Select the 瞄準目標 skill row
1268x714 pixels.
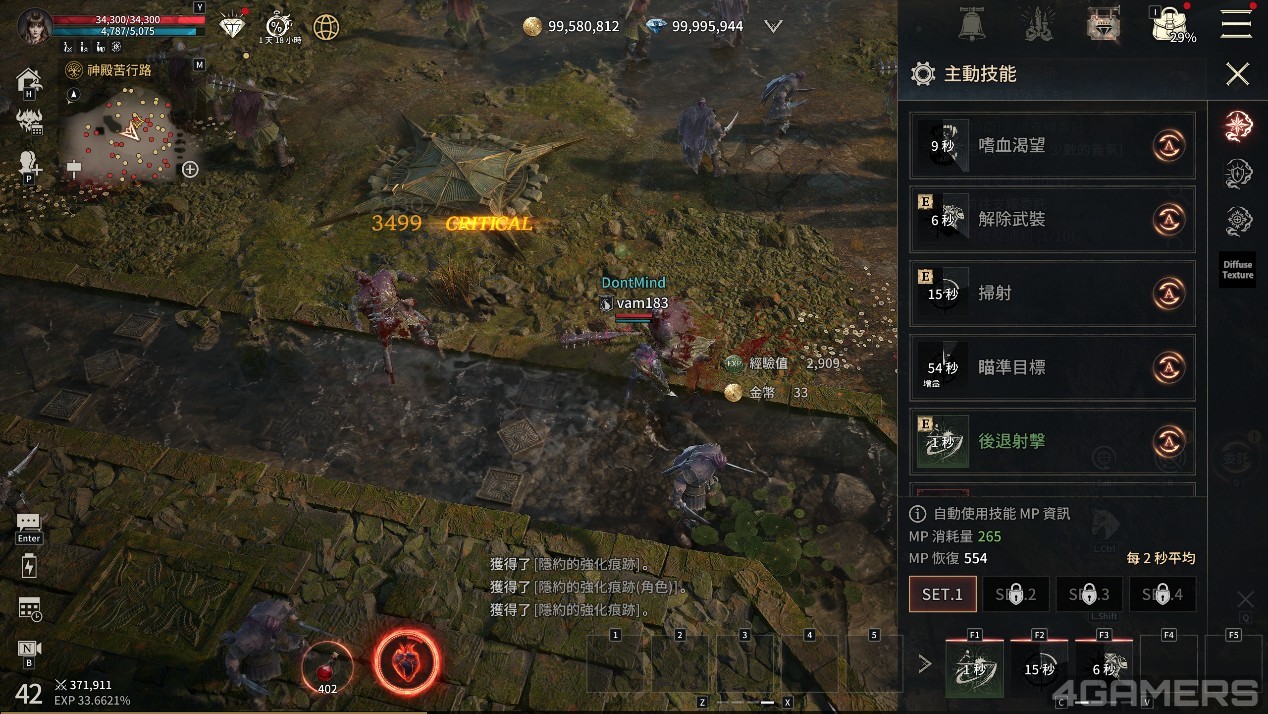1051,368
